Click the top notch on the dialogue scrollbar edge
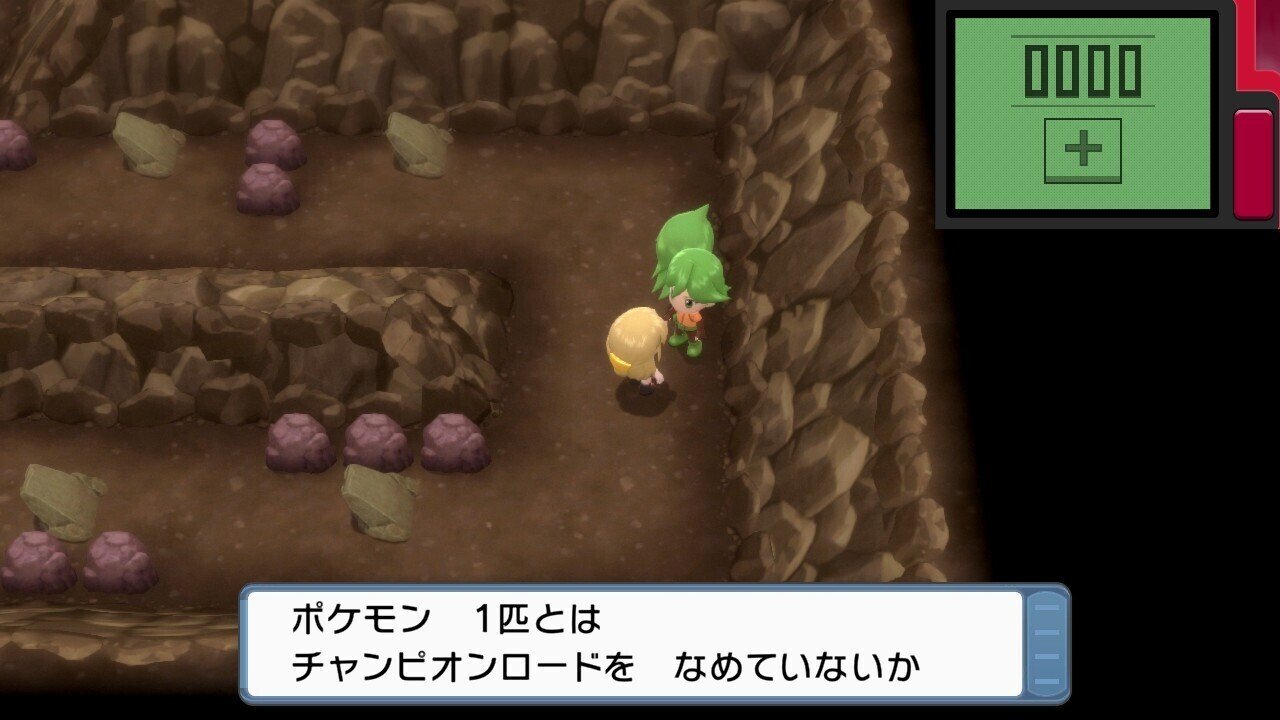The height and width of the screenshot is (720, 1280). (1047, 607)
